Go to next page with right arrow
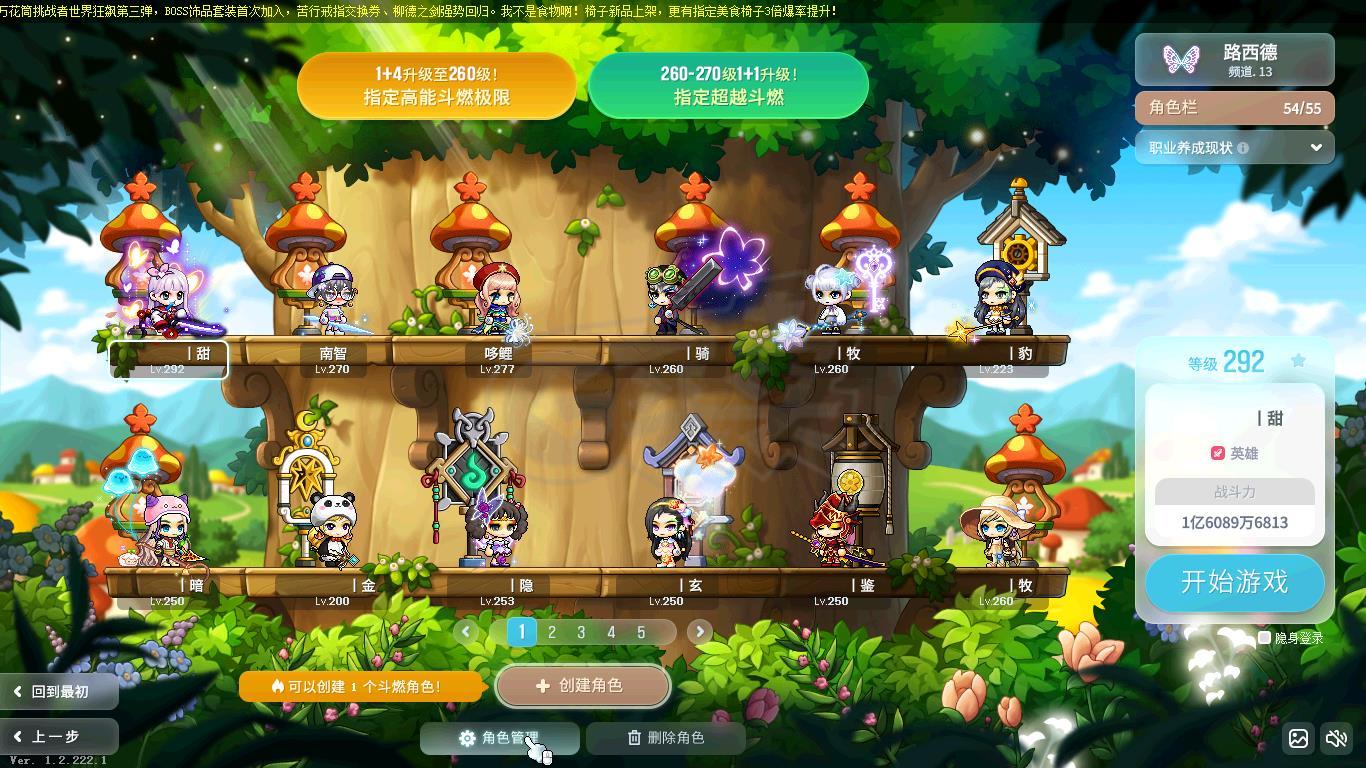This screenshot has height=768, width=1366. point(699,631)
